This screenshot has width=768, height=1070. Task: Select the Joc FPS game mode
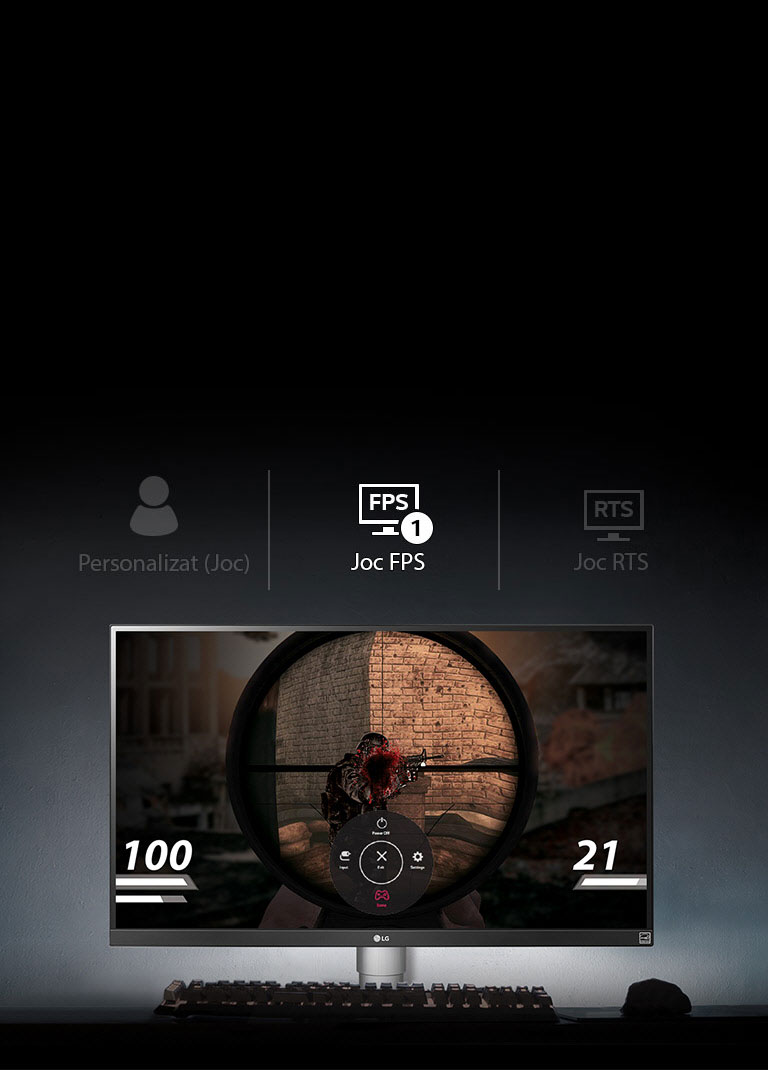(x=388, y=528)
